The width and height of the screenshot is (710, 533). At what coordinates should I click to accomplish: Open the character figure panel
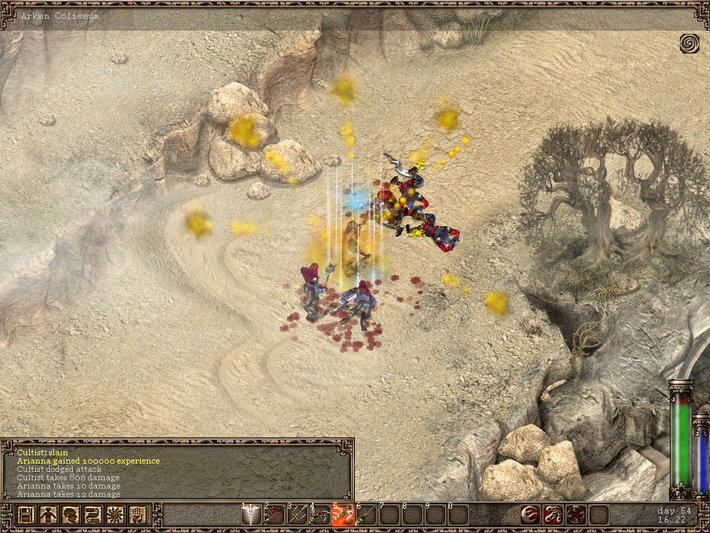48,515
